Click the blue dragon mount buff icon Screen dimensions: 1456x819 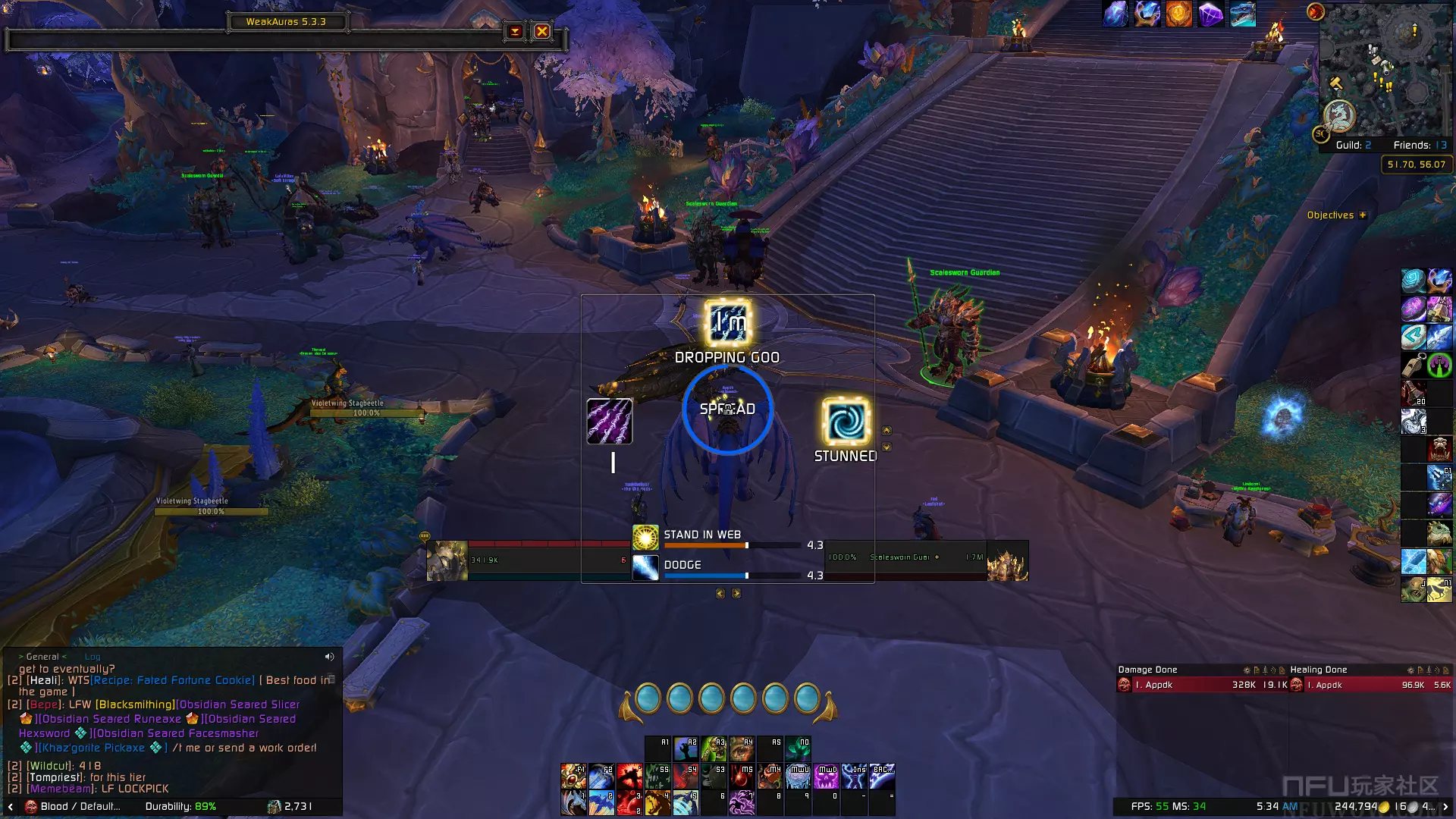pos(1242,14)
